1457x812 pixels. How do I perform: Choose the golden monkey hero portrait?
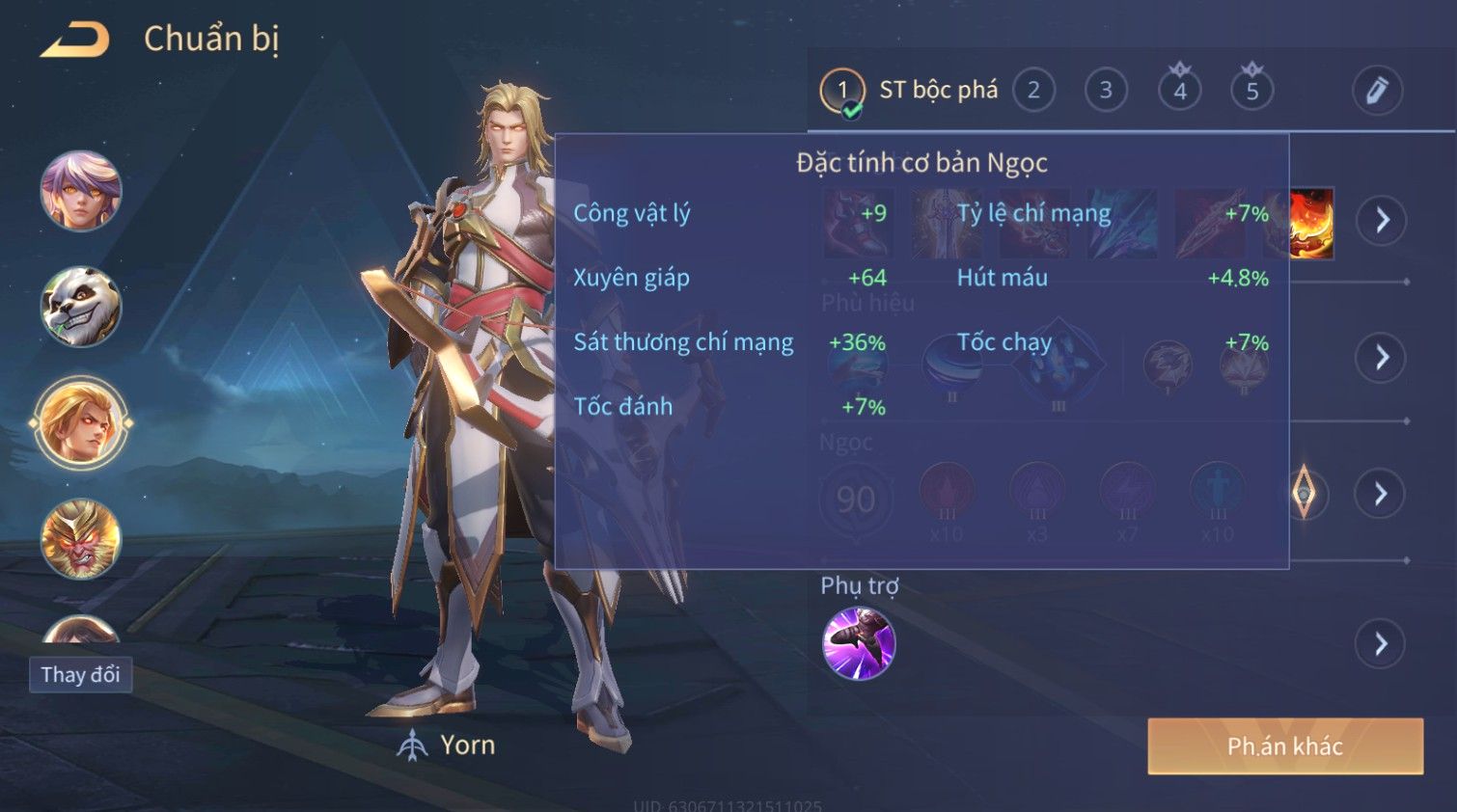(81, 539)
